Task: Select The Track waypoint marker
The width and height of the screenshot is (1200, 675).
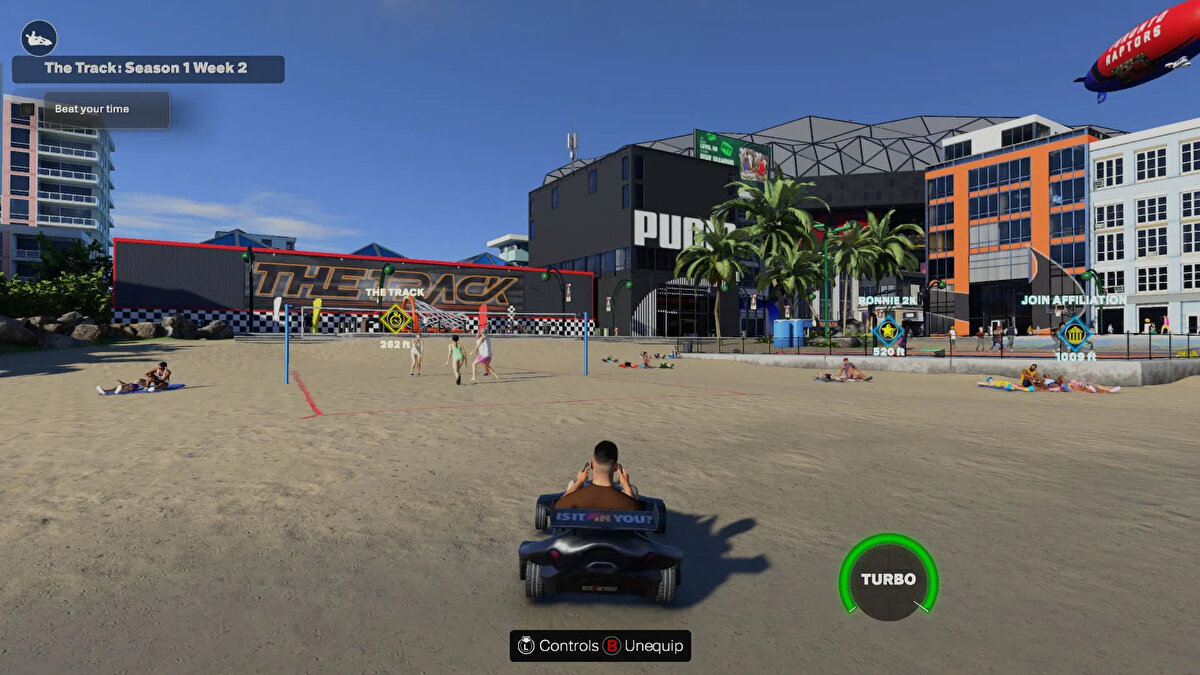Action: pos(396,318)
